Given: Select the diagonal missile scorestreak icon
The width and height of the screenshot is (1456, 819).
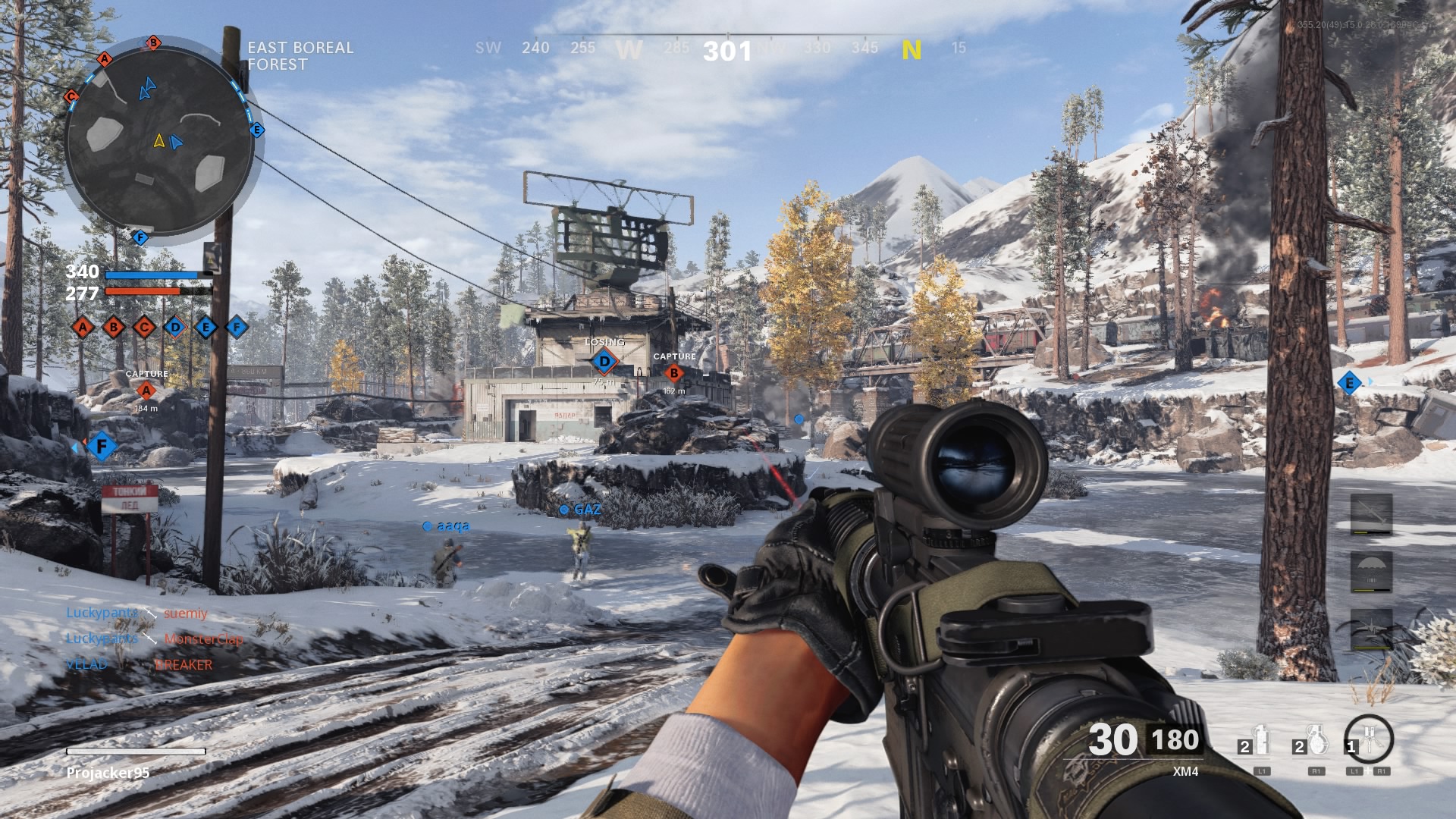Looking at the screenshot, I should pos(1371,513).
